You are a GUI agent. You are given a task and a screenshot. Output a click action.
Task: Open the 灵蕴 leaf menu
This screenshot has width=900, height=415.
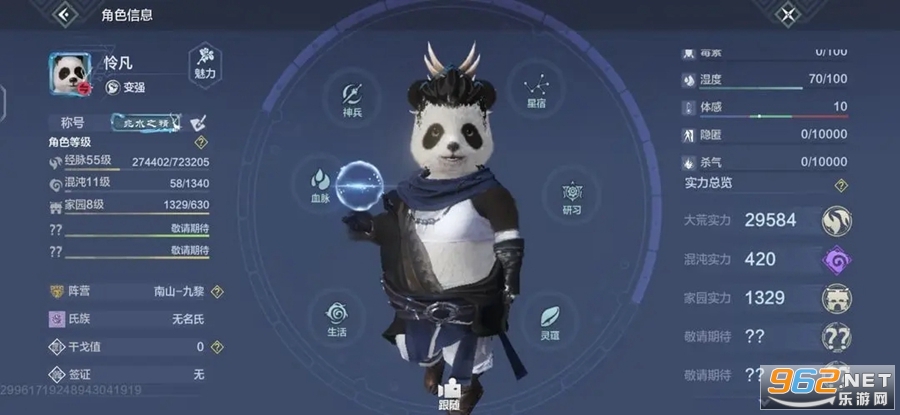pos(548,322)
